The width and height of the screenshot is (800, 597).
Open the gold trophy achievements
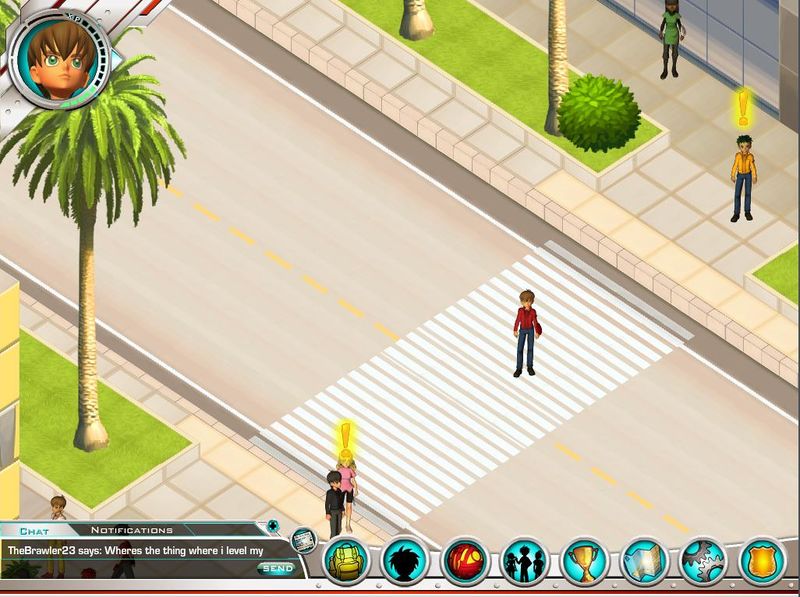[585, 561]
